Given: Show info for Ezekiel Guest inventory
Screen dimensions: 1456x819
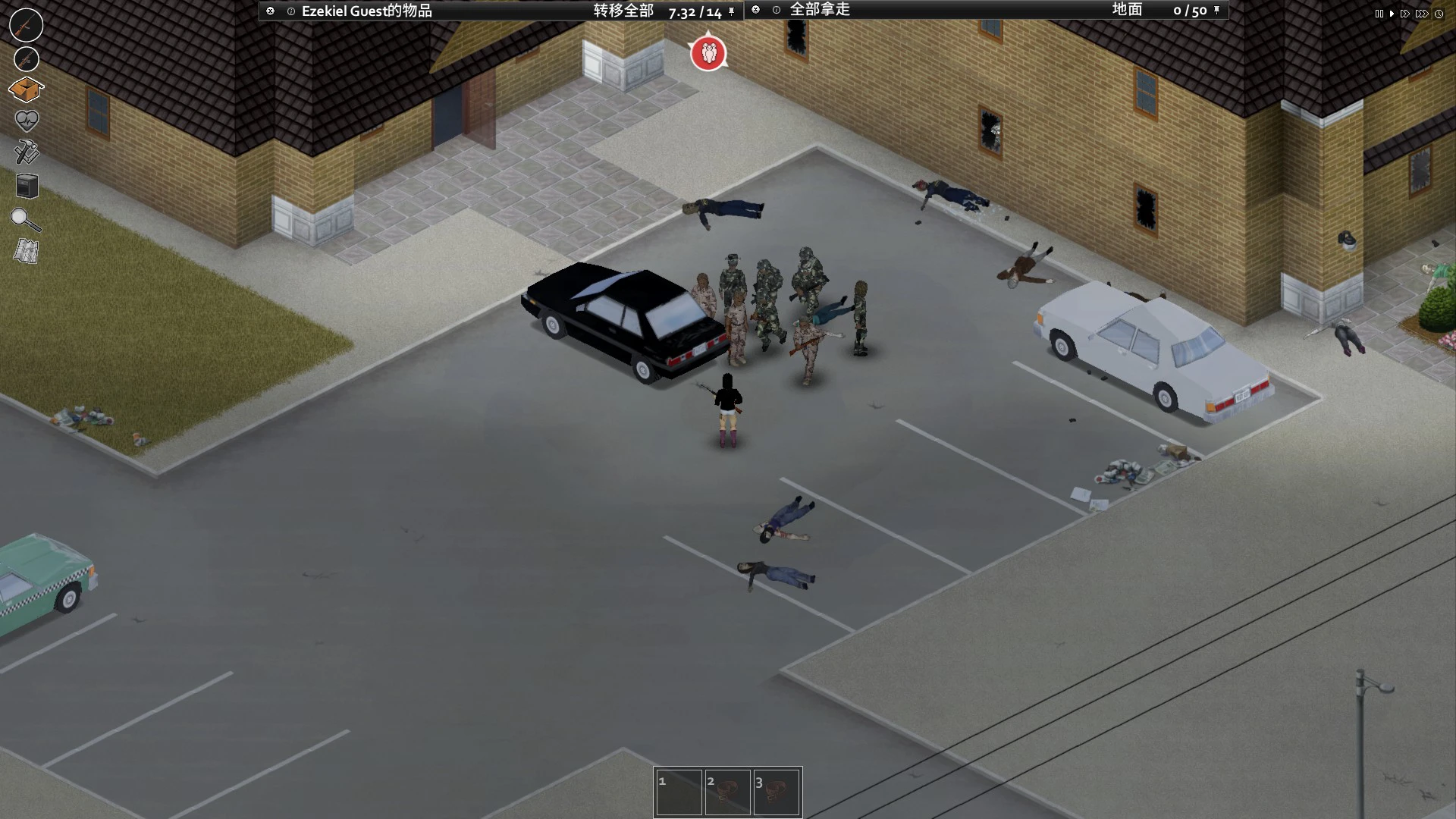Looking at the screenshot, I should point(290,11).
